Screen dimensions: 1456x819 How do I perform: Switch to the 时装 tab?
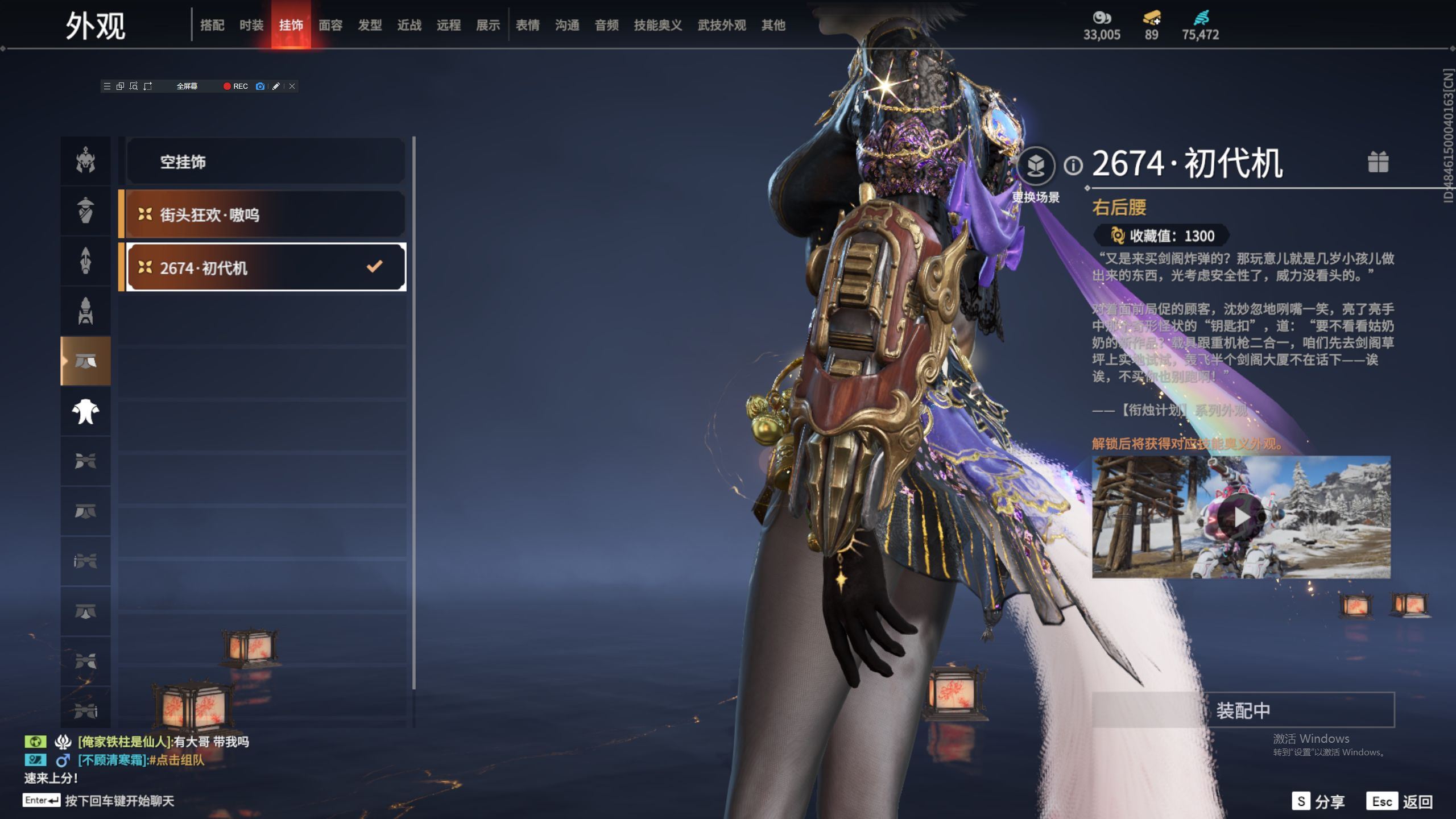click(251, 25)
